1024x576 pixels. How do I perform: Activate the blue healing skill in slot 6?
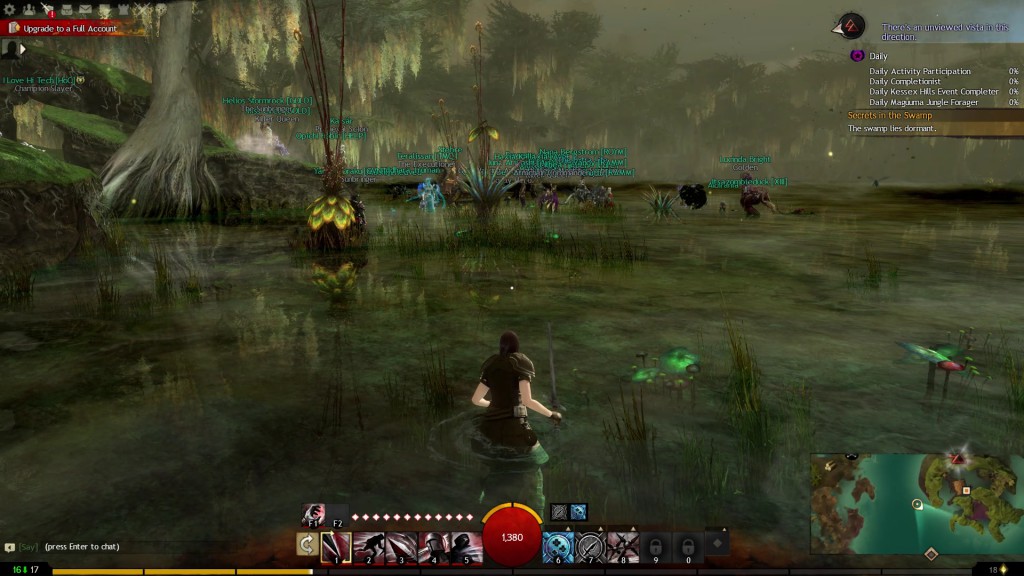558,545
